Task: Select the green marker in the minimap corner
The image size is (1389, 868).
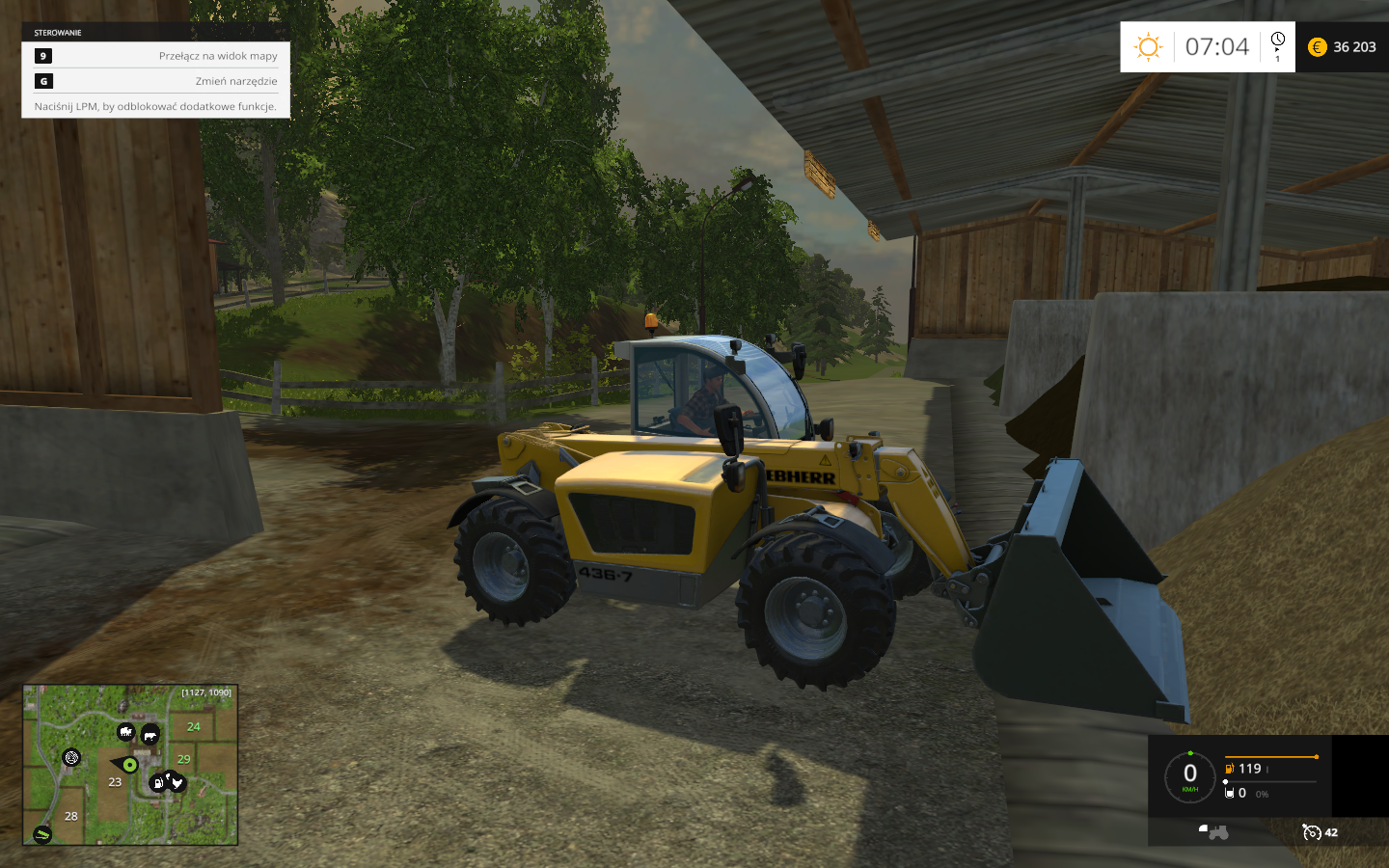Action: point(41,834)
